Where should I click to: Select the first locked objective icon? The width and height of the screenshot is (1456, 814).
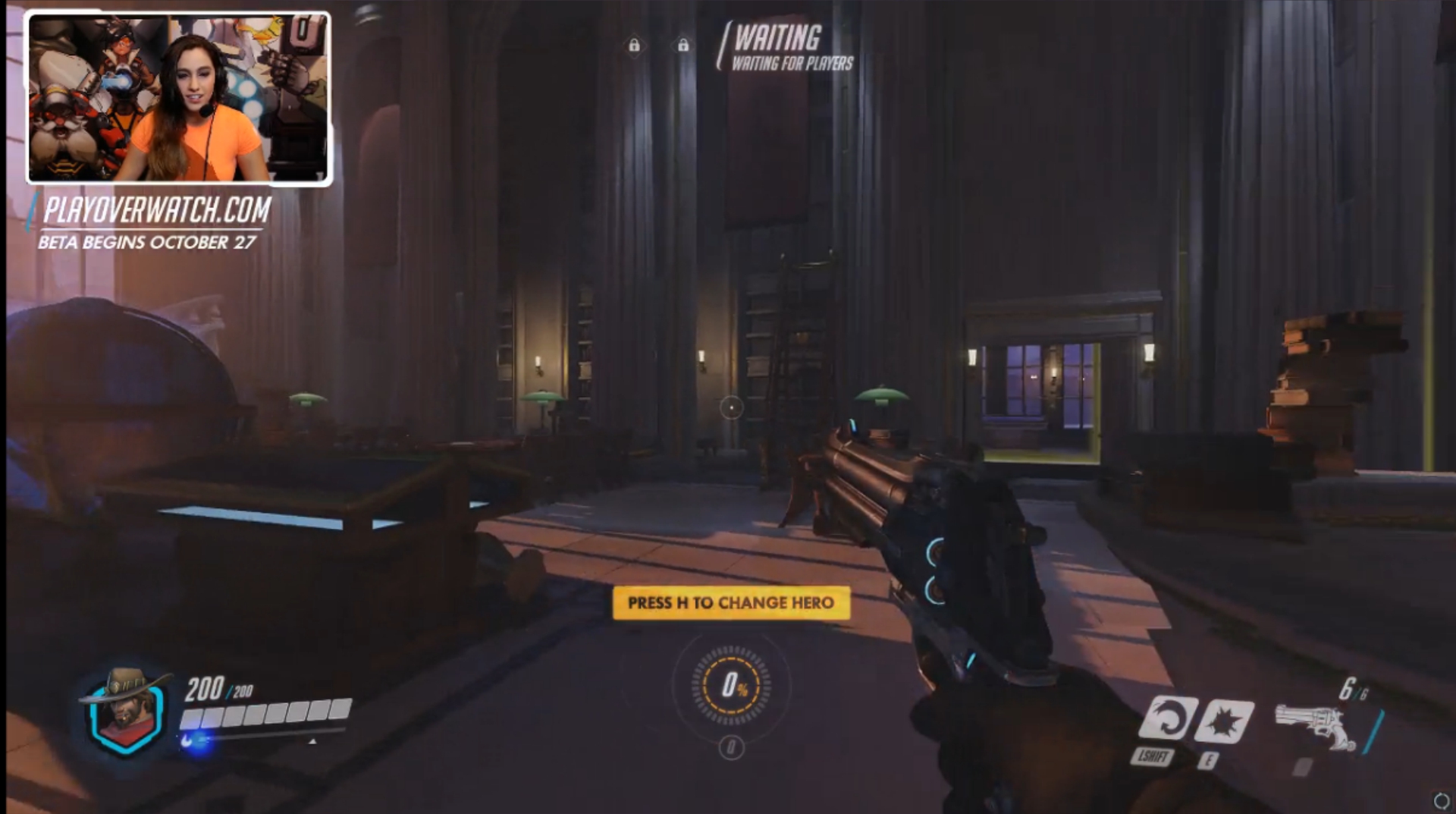[634, 46]
